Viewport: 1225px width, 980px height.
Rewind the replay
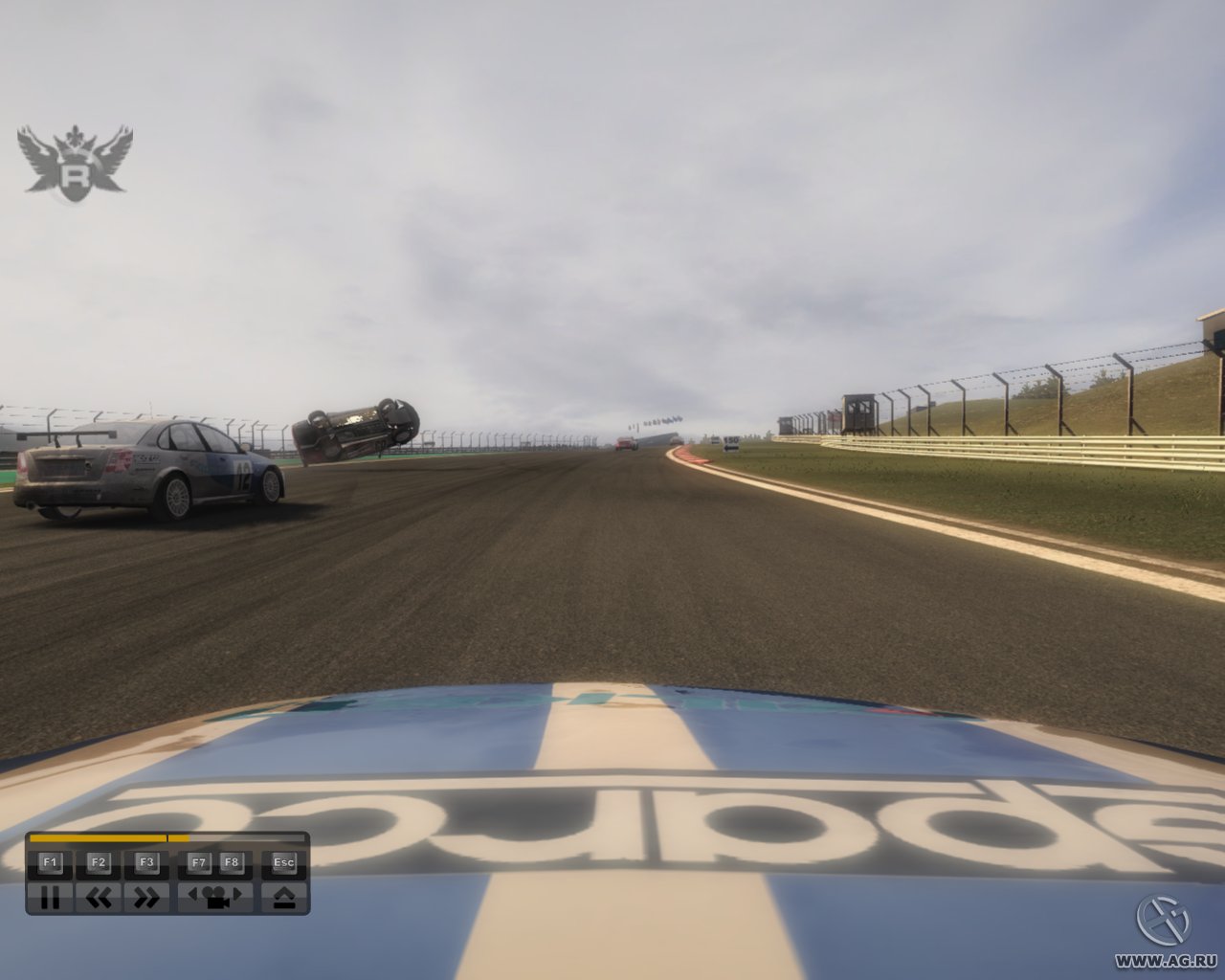100,898
